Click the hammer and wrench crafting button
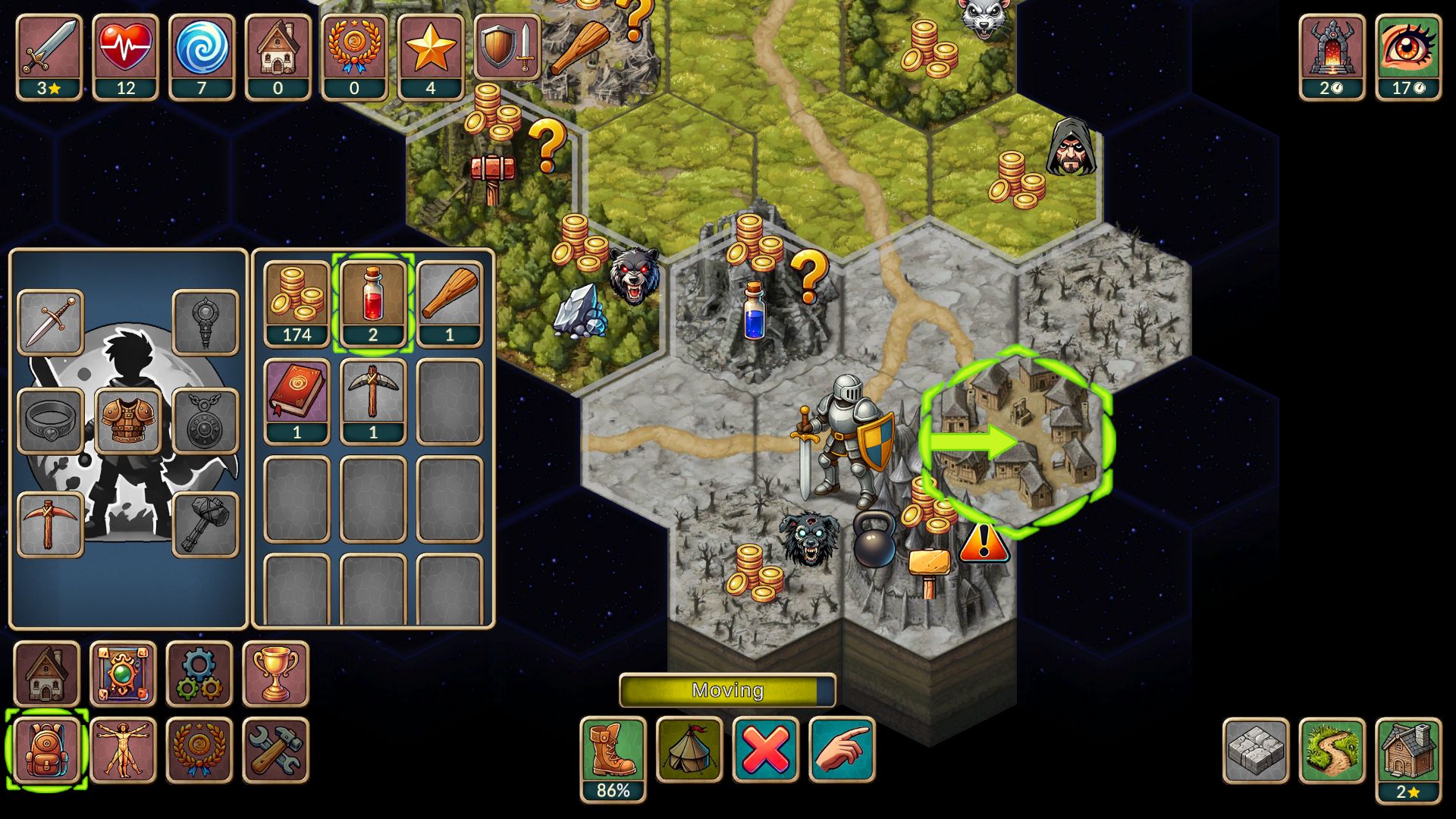 (275, 750)
